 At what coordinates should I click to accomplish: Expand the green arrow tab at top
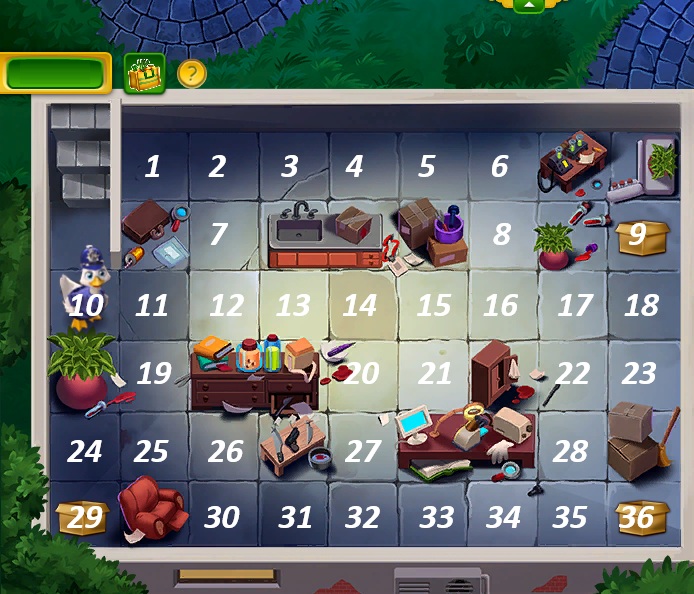(528, 5)
